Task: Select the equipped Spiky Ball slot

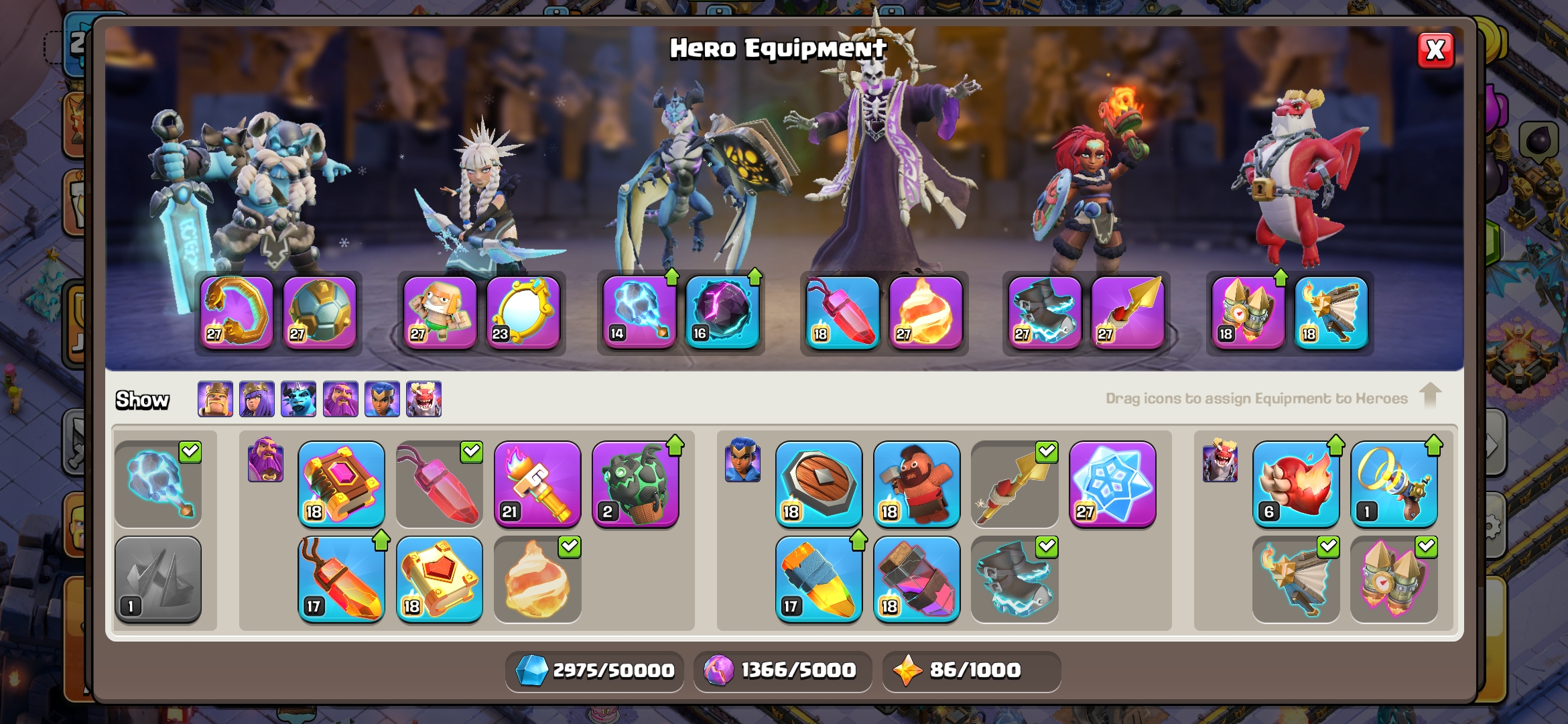Action: coord(320,312)
